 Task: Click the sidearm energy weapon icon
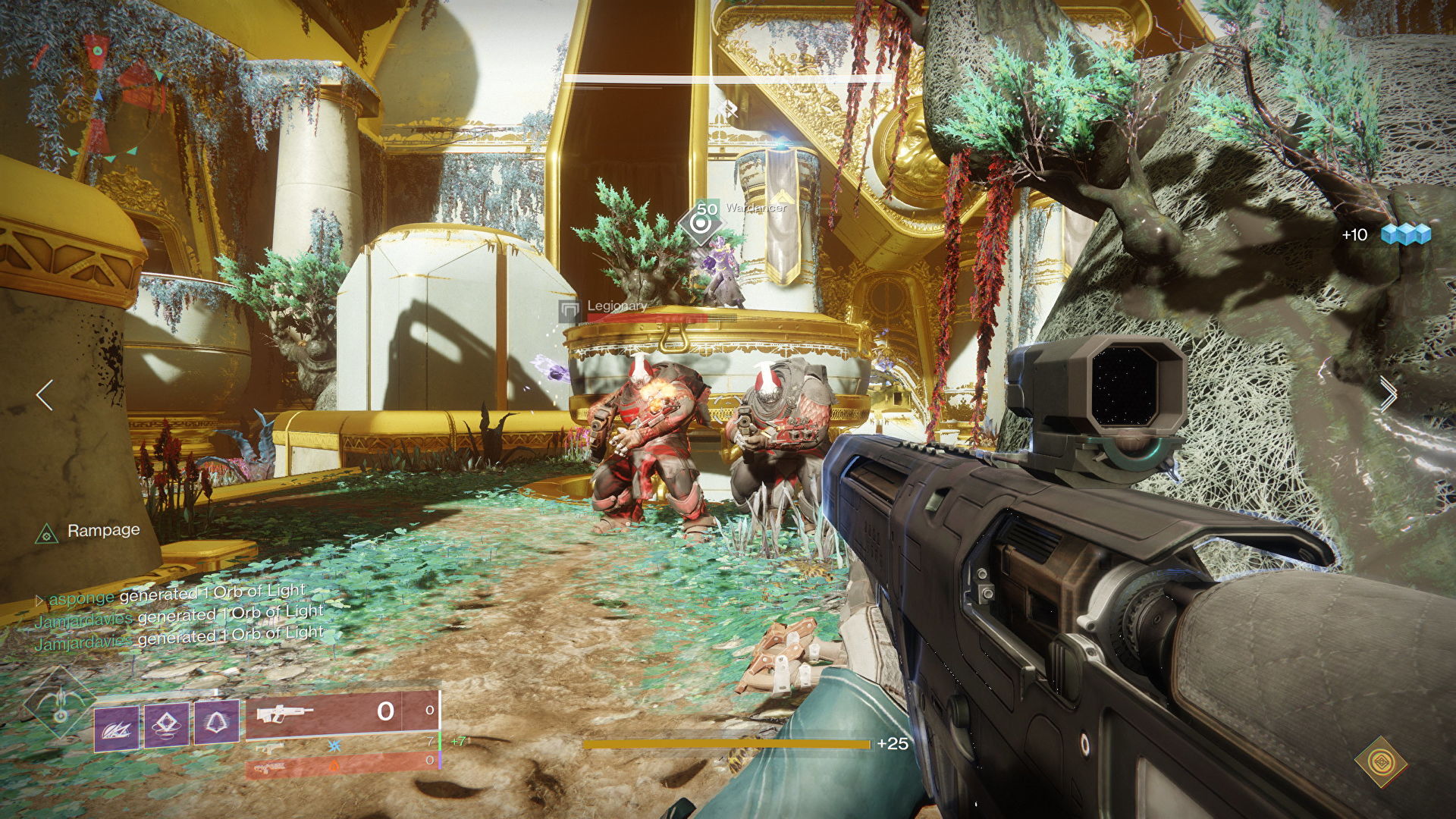point(269,748)
